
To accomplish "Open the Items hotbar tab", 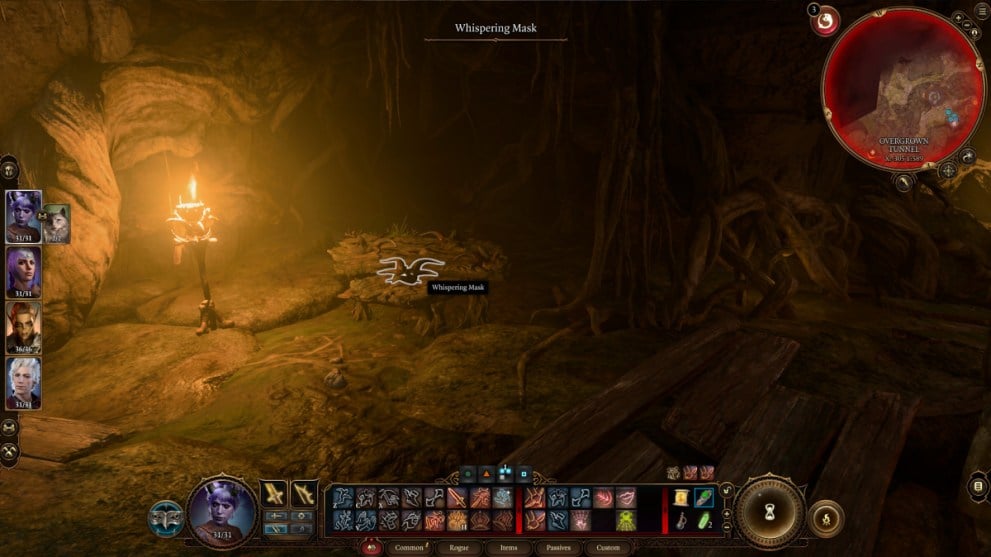I will (510, 548).
